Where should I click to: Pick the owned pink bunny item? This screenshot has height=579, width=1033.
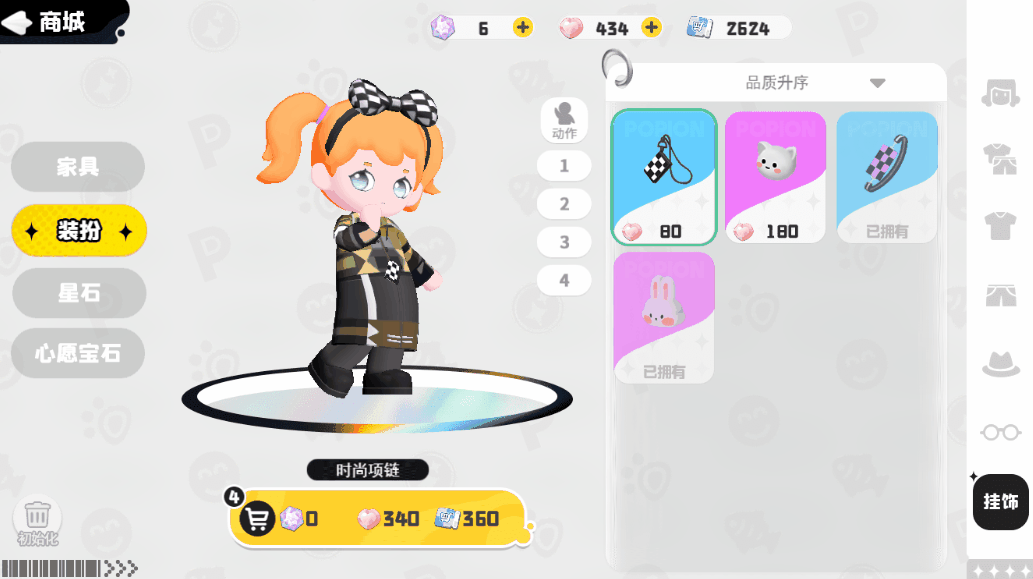point(664,317)
